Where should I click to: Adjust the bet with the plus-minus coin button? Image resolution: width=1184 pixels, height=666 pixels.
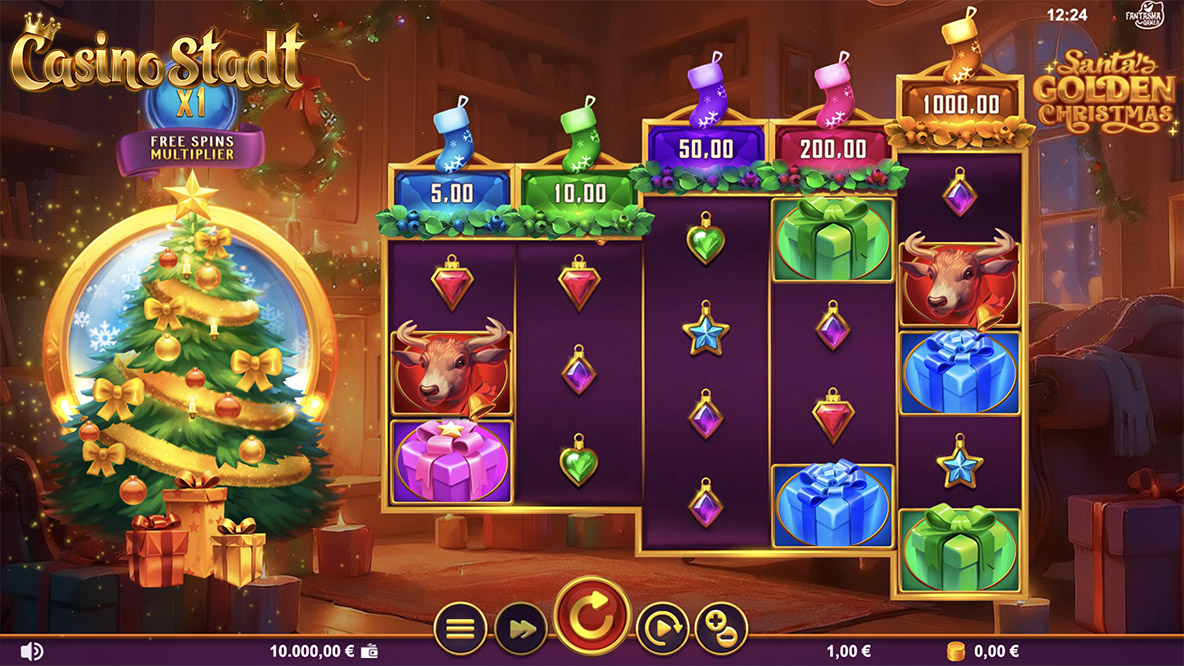(x=721, y=630)
